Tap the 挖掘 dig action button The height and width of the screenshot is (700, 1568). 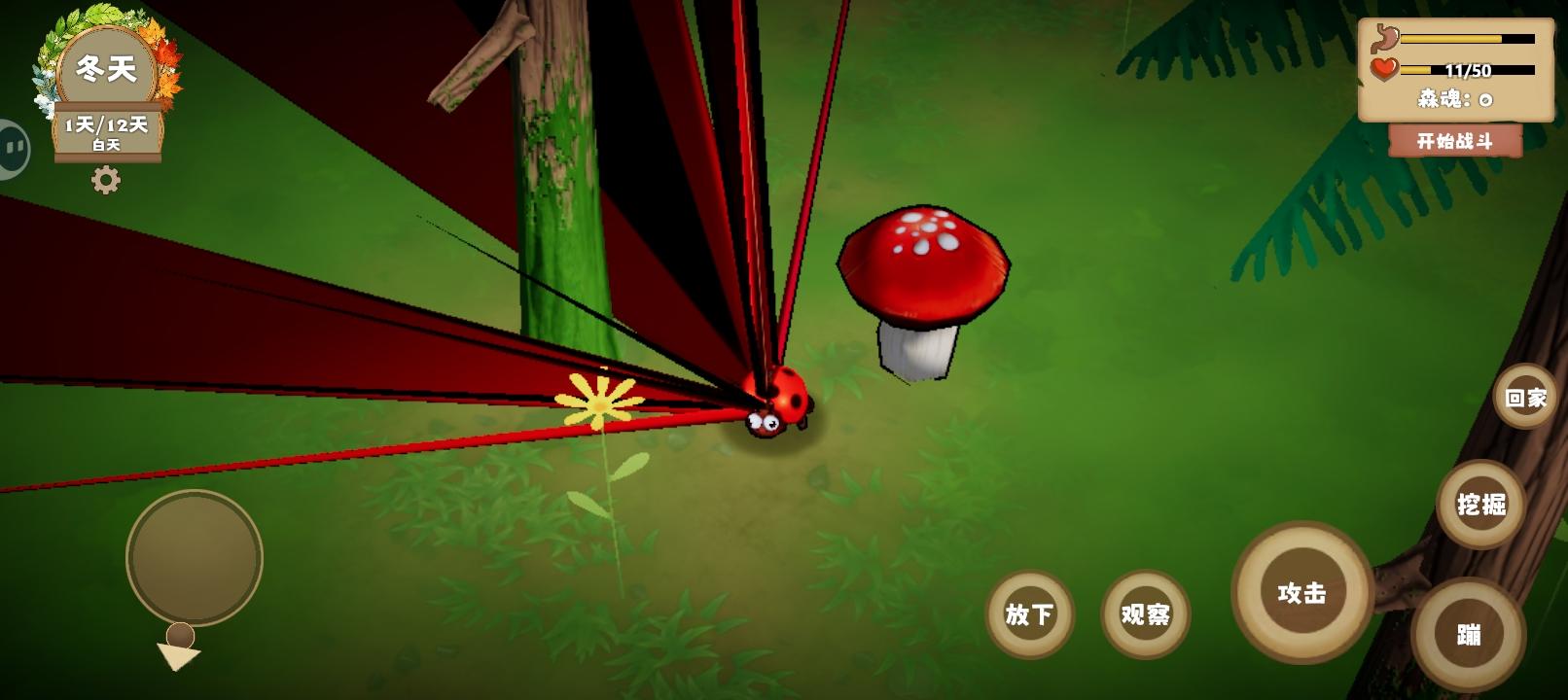(1479, 505)
